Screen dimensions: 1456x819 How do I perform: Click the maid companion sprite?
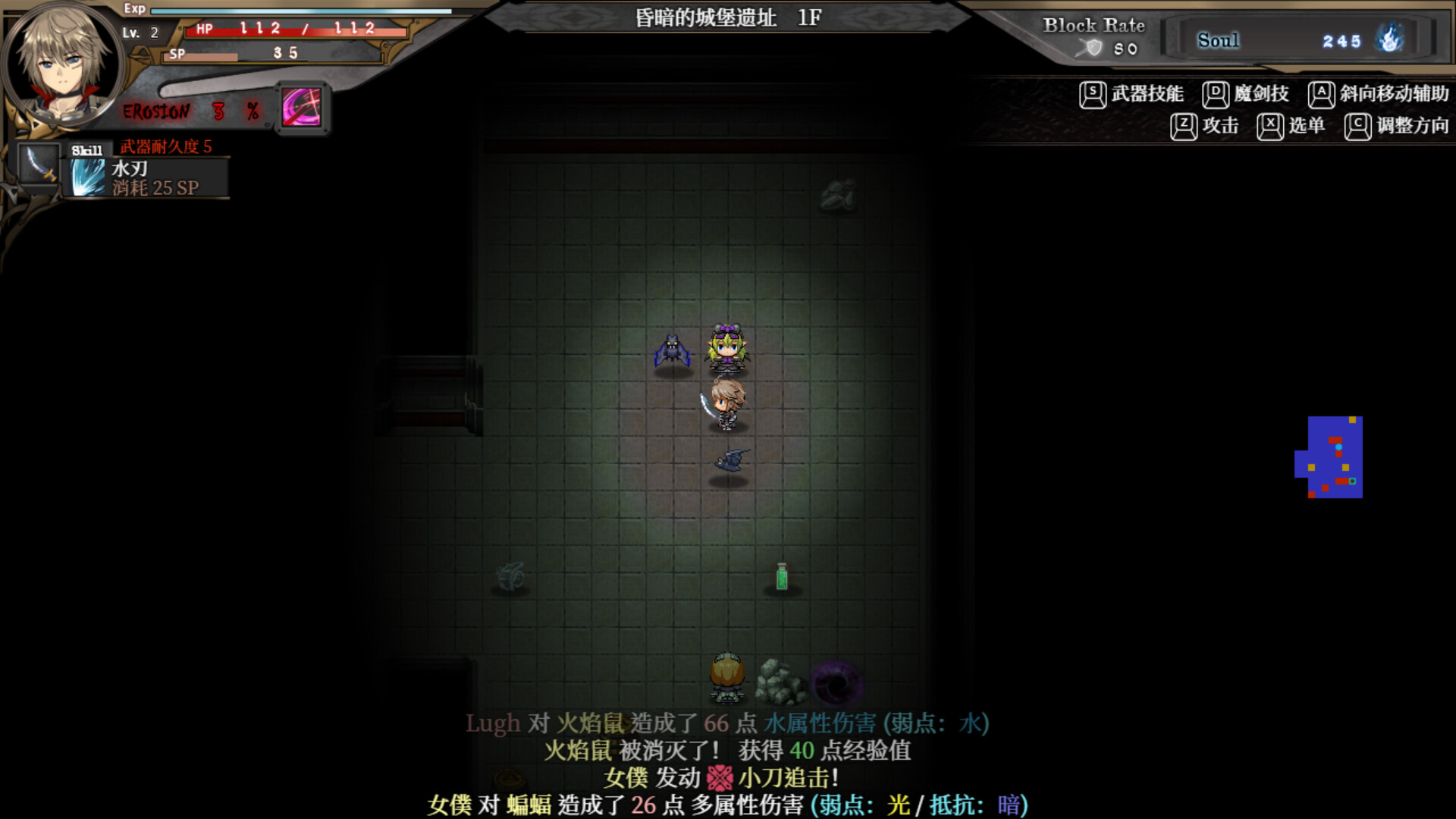click(730, 349)
